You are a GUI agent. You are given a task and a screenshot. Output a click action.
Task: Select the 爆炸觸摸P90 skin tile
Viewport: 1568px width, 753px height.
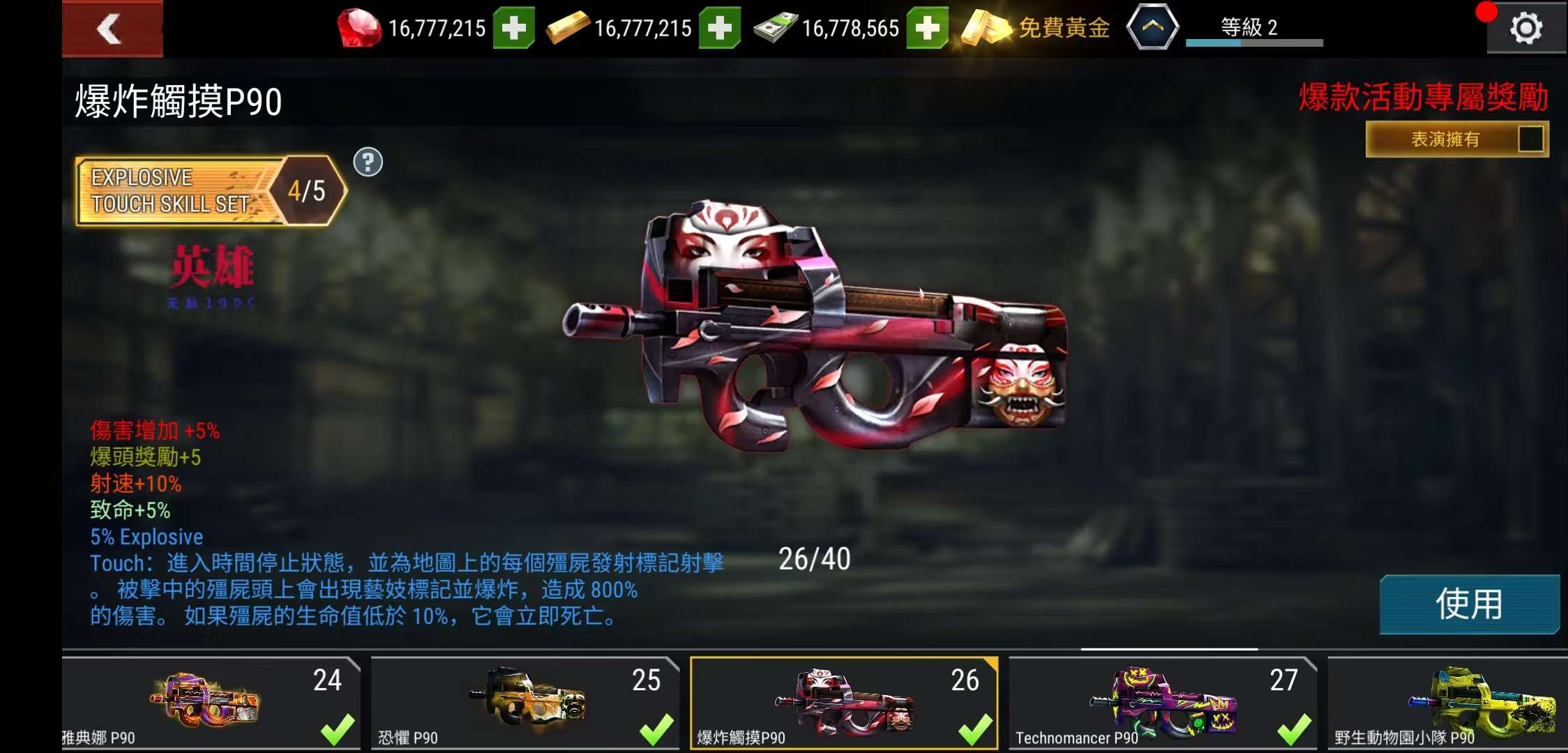(843, 703)
